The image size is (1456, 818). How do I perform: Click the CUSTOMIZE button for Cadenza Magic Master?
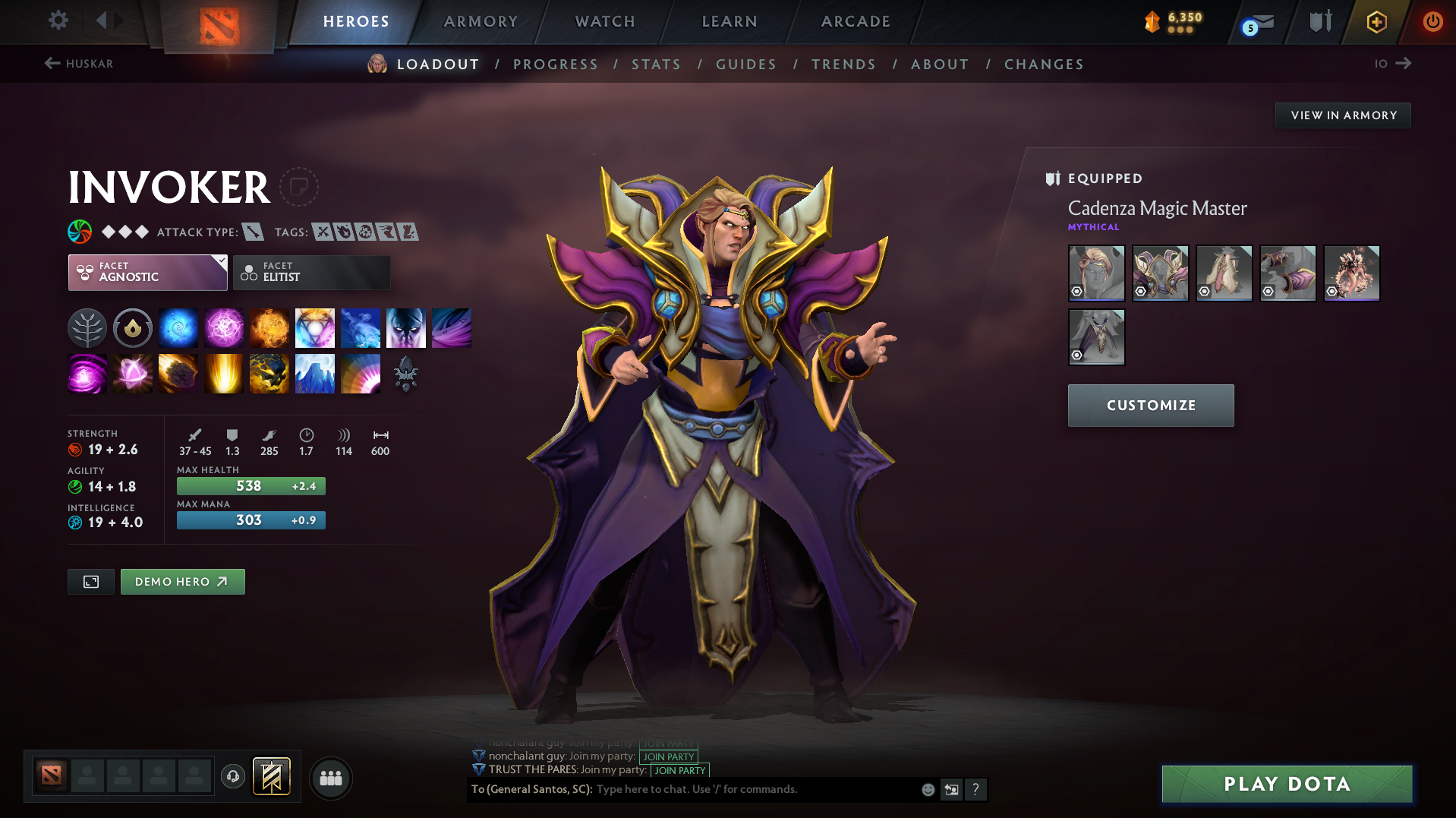(x=1150, y=405)
